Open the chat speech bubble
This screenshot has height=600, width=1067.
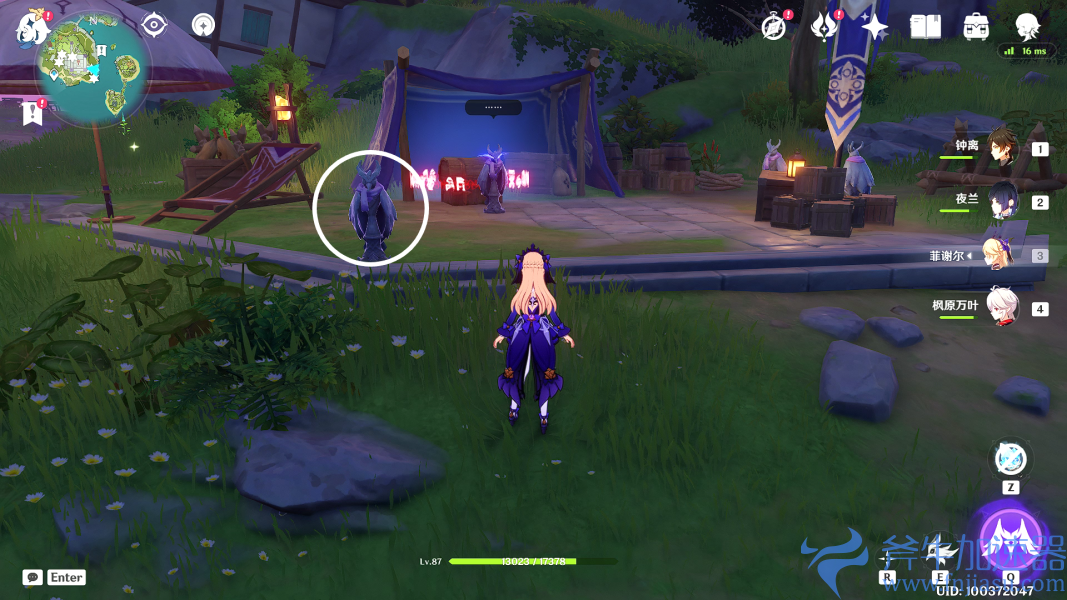pyautogui.click(x=33, y=577)
